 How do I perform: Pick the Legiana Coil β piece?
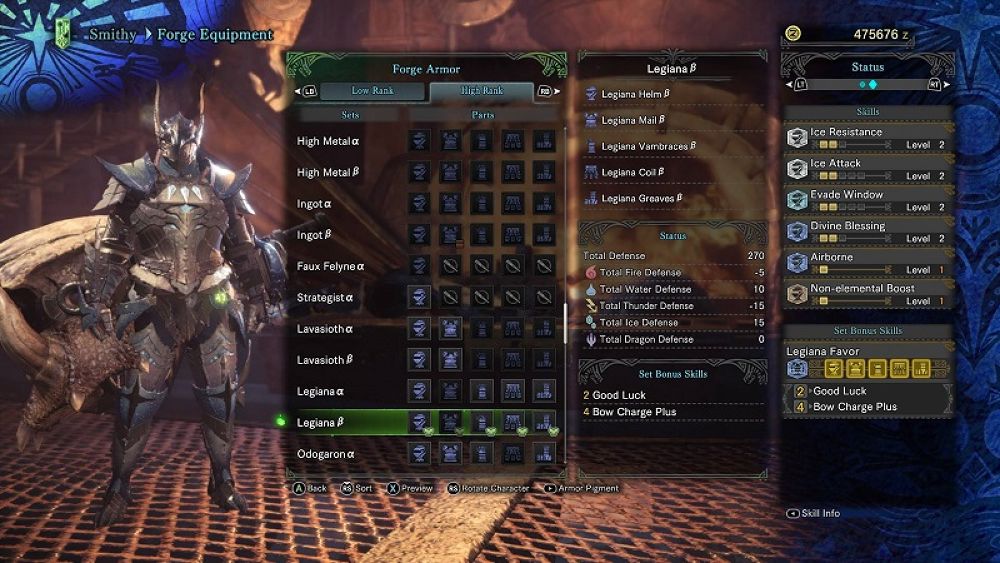(632, 172)
